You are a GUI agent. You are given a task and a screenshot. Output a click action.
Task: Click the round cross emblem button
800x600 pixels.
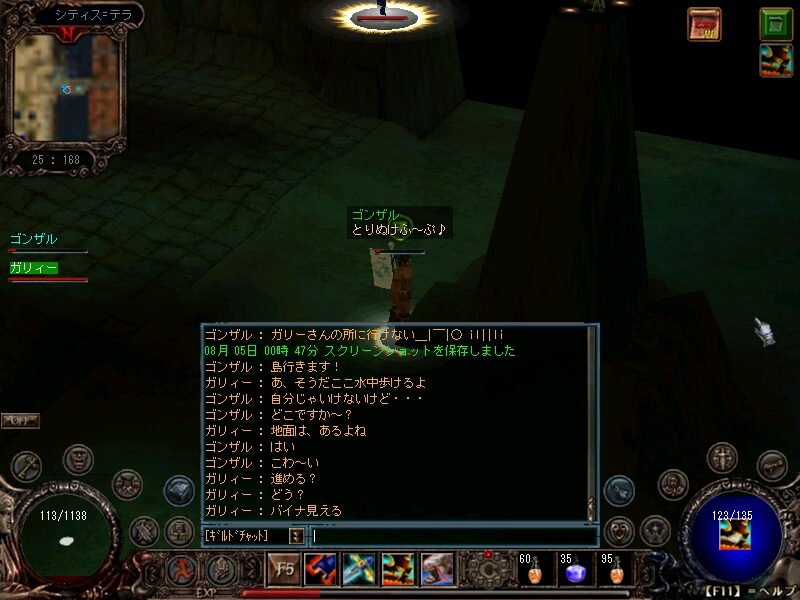(x=722, y=458)
